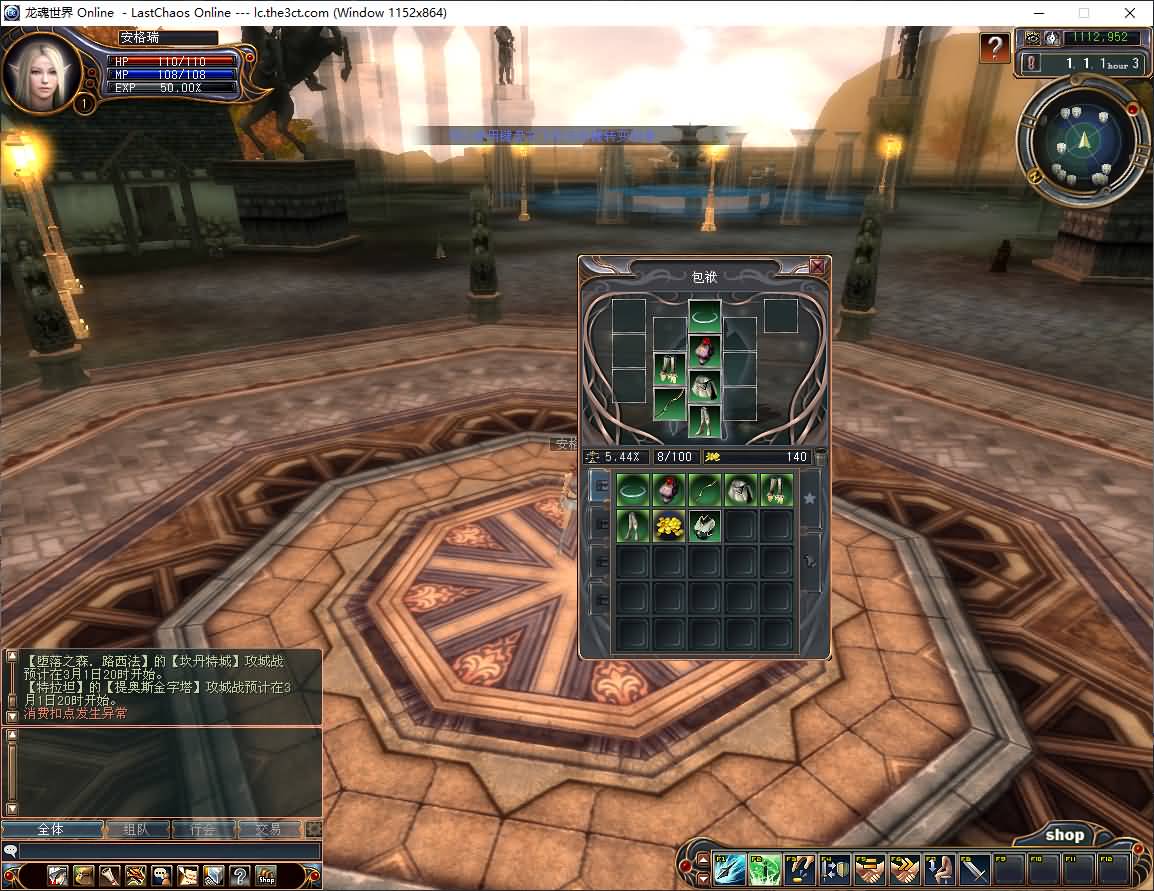Open chat settings gear beside chat tabs
The height and width of the screenshot is (891, 1154).
click(x=314, y=829)
